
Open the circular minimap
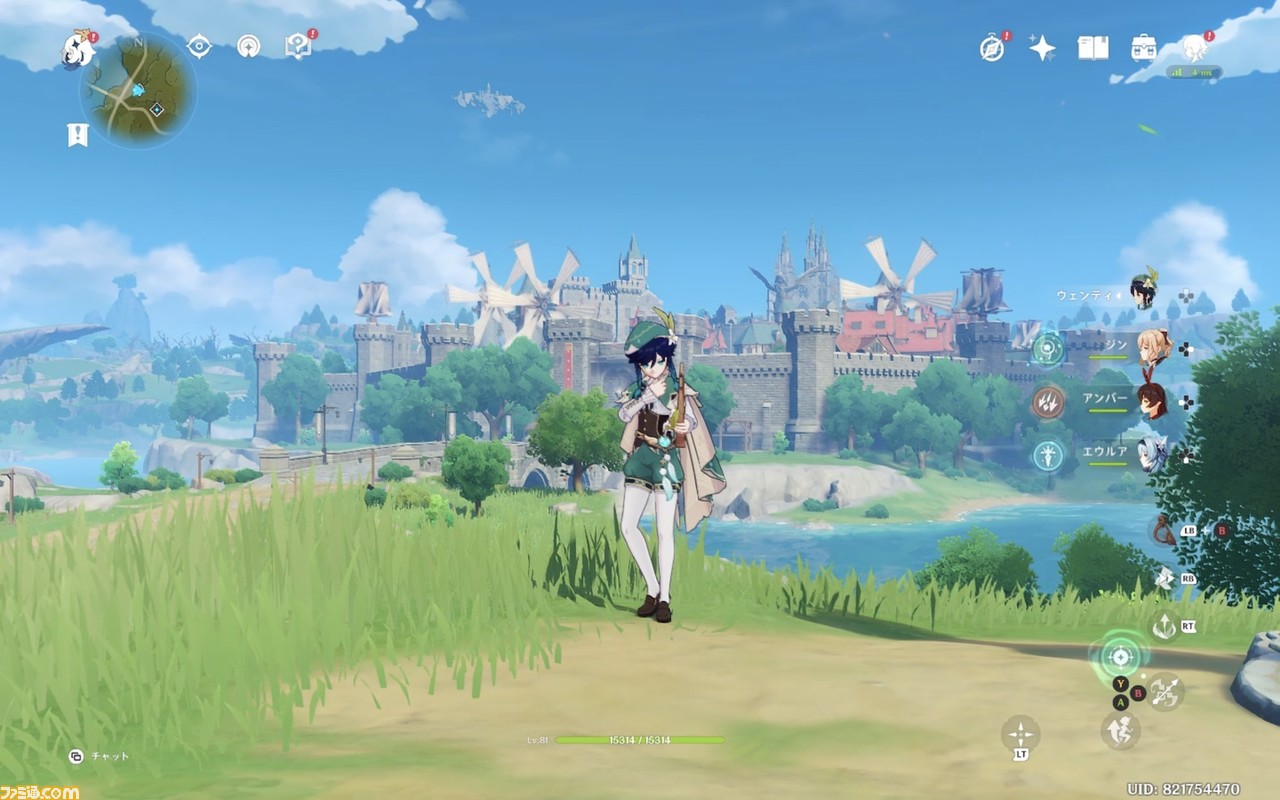pyautogui.click(x=138, y=91)
